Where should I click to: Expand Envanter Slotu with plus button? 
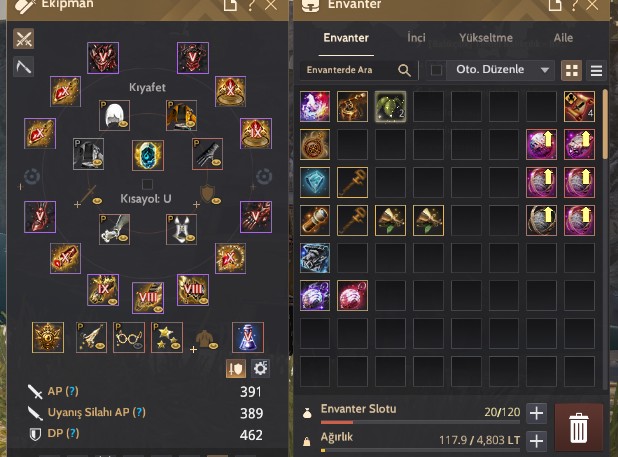coord(536,413)
